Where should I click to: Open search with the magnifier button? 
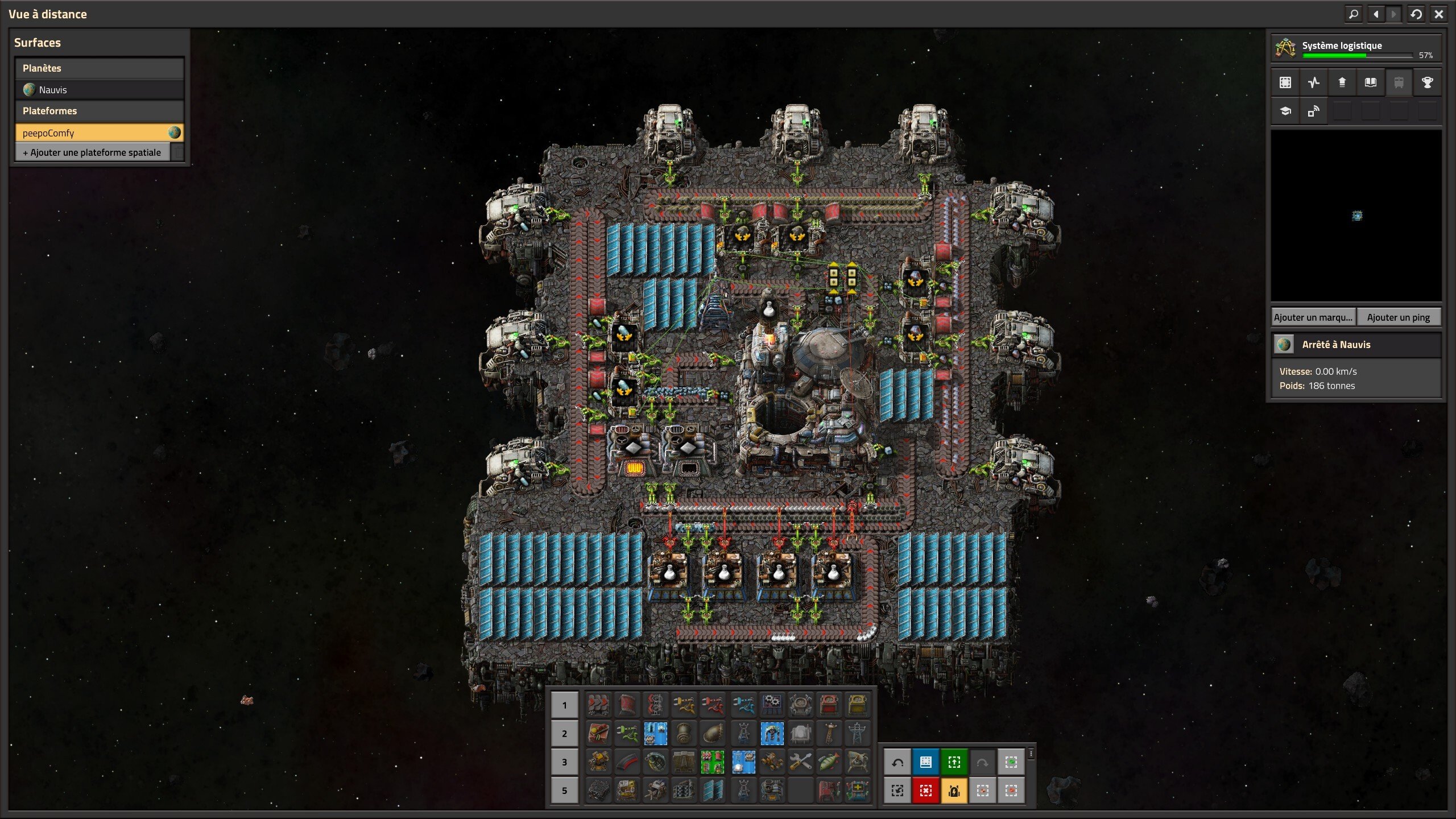click(1354, 14)
